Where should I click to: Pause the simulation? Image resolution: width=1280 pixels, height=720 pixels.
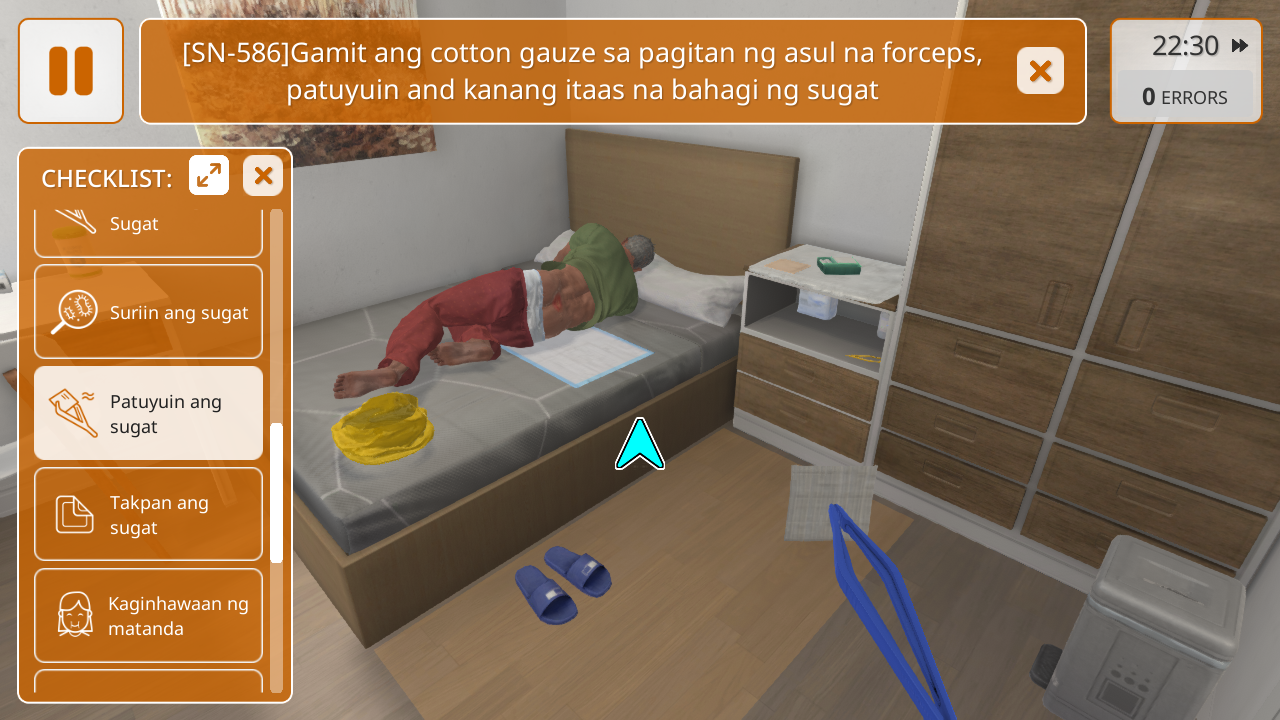[71, 71]
